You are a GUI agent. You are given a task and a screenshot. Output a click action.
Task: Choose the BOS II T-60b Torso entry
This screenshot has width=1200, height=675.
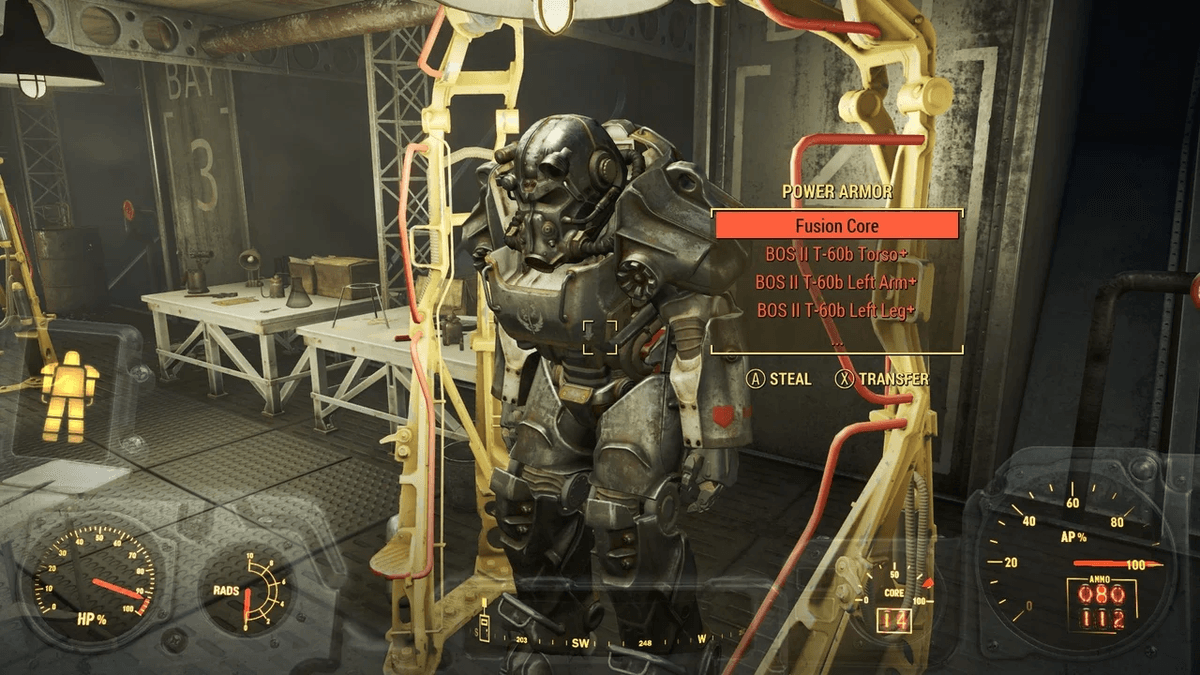click(837, 254)
